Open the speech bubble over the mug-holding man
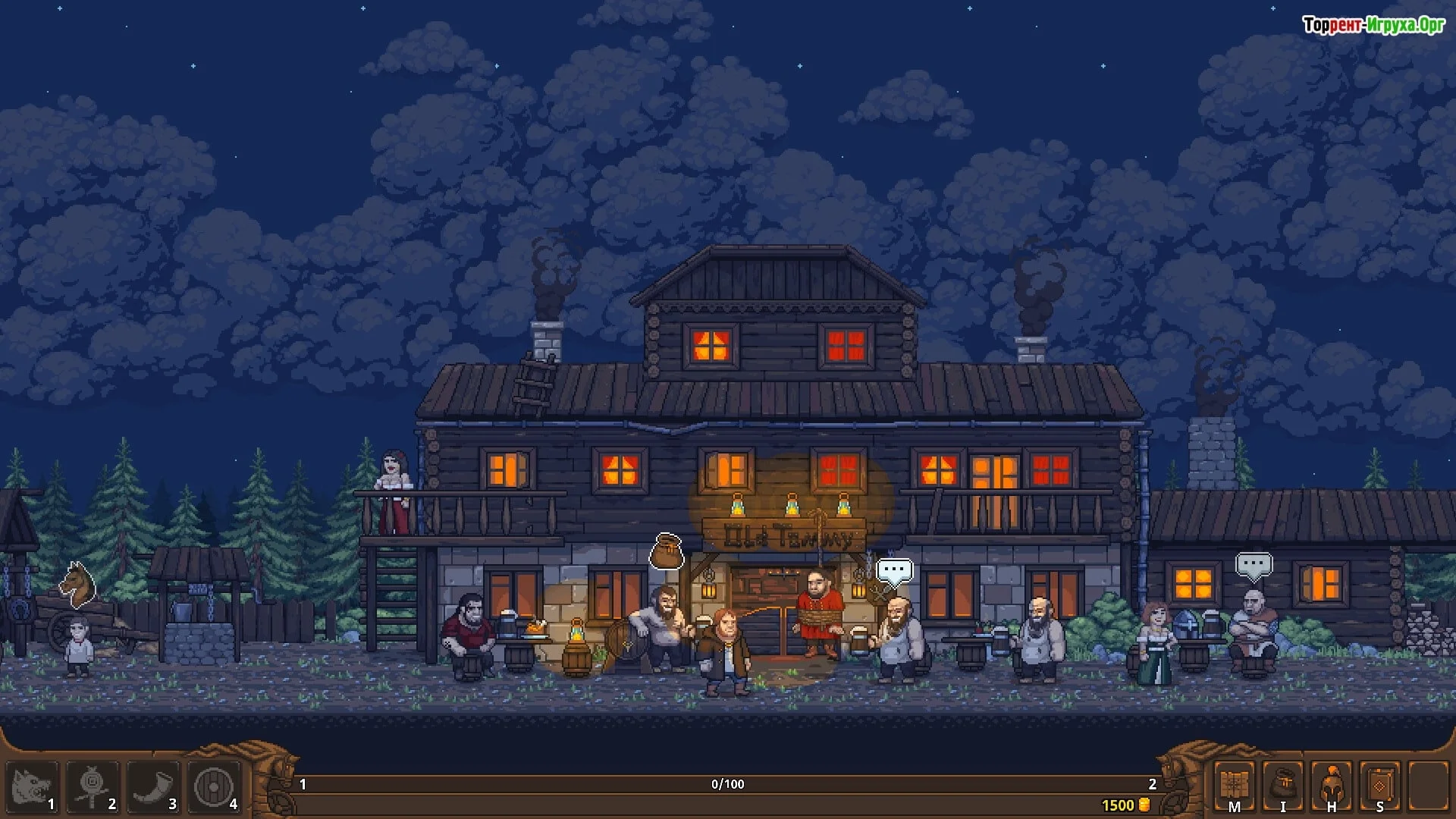 [x=894, y=570]
